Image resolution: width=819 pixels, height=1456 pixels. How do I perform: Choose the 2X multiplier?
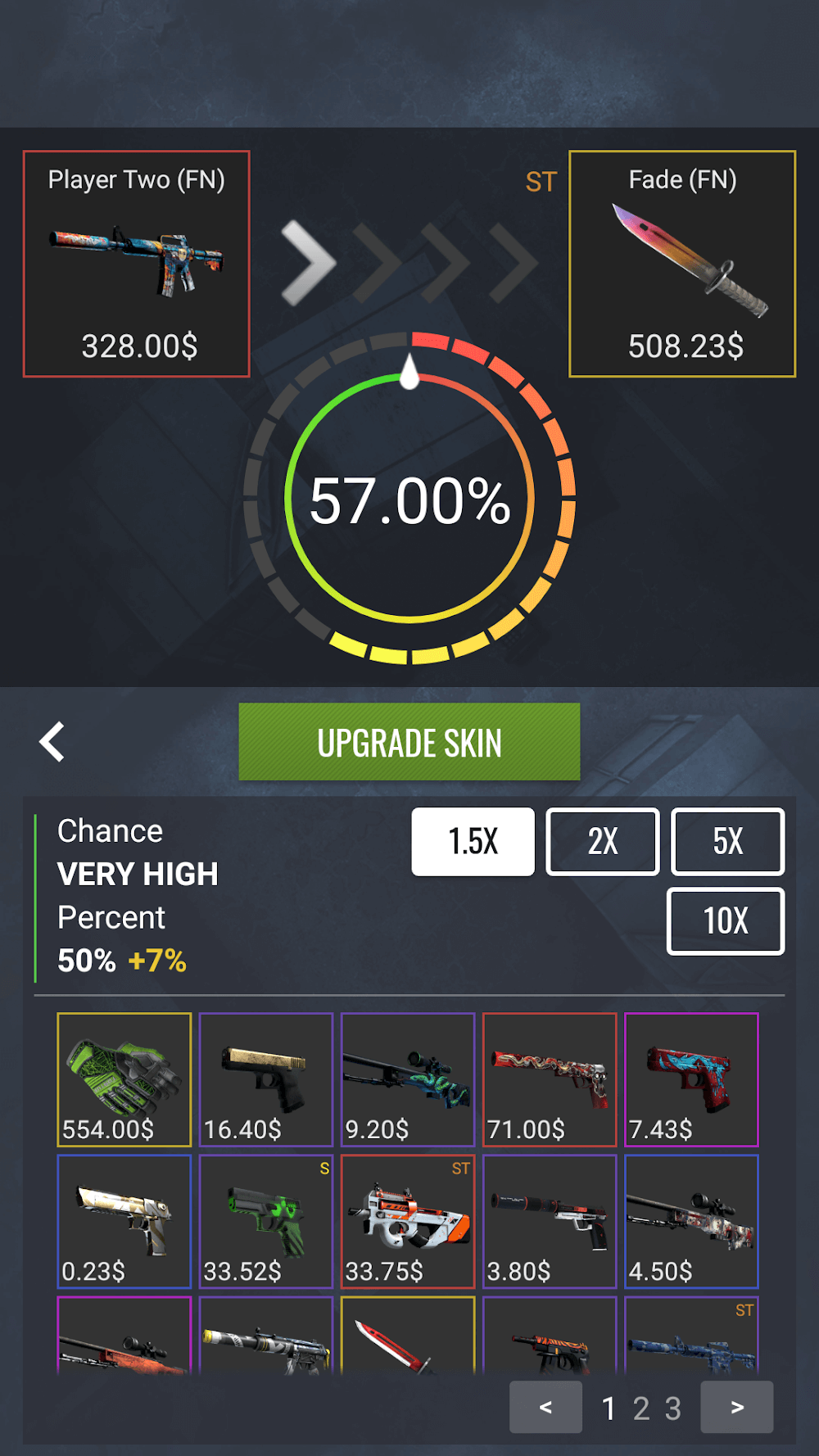pos(603,842)
